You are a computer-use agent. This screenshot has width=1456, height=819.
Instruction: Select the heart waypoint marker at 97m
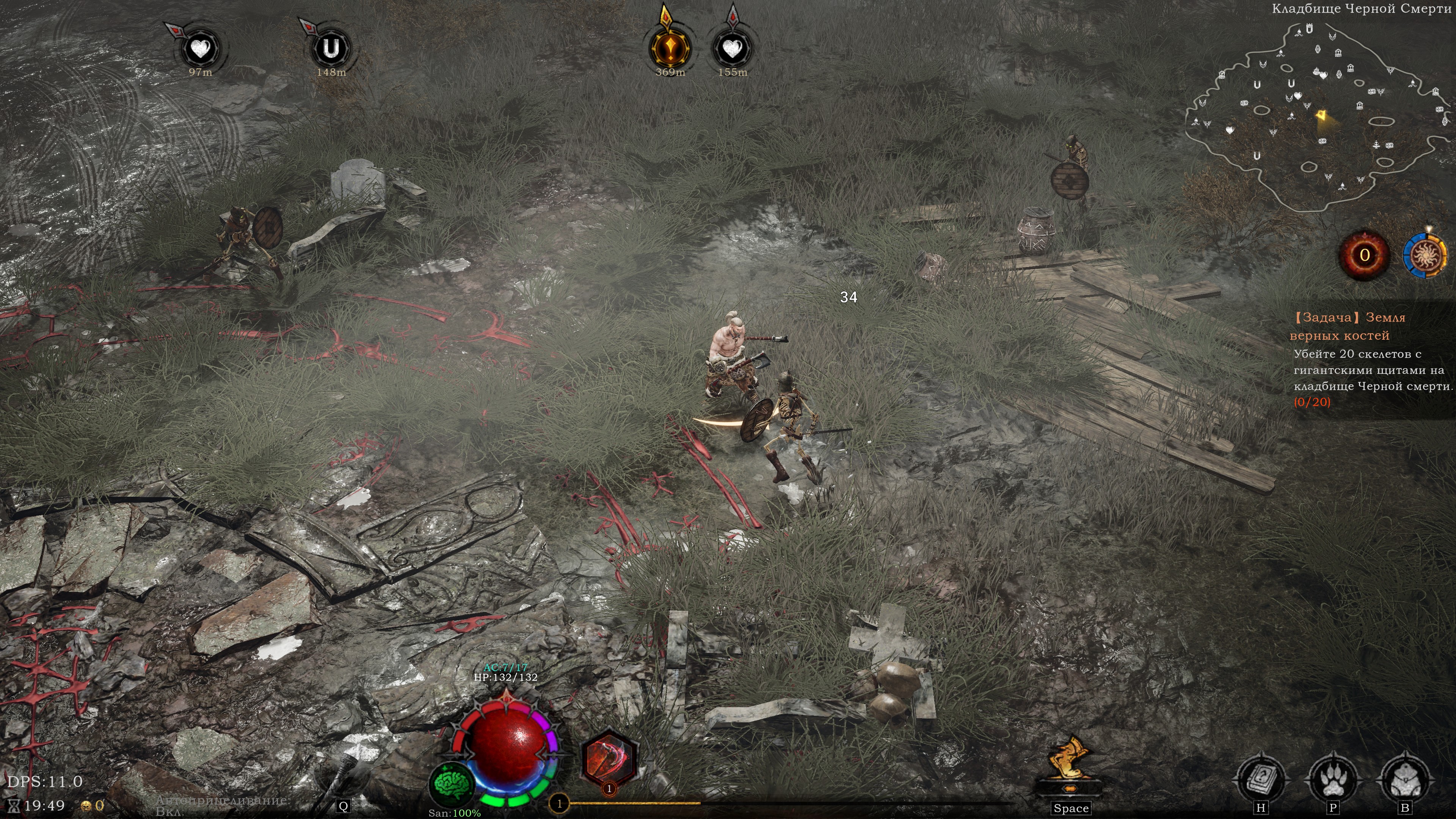(200, 49)
